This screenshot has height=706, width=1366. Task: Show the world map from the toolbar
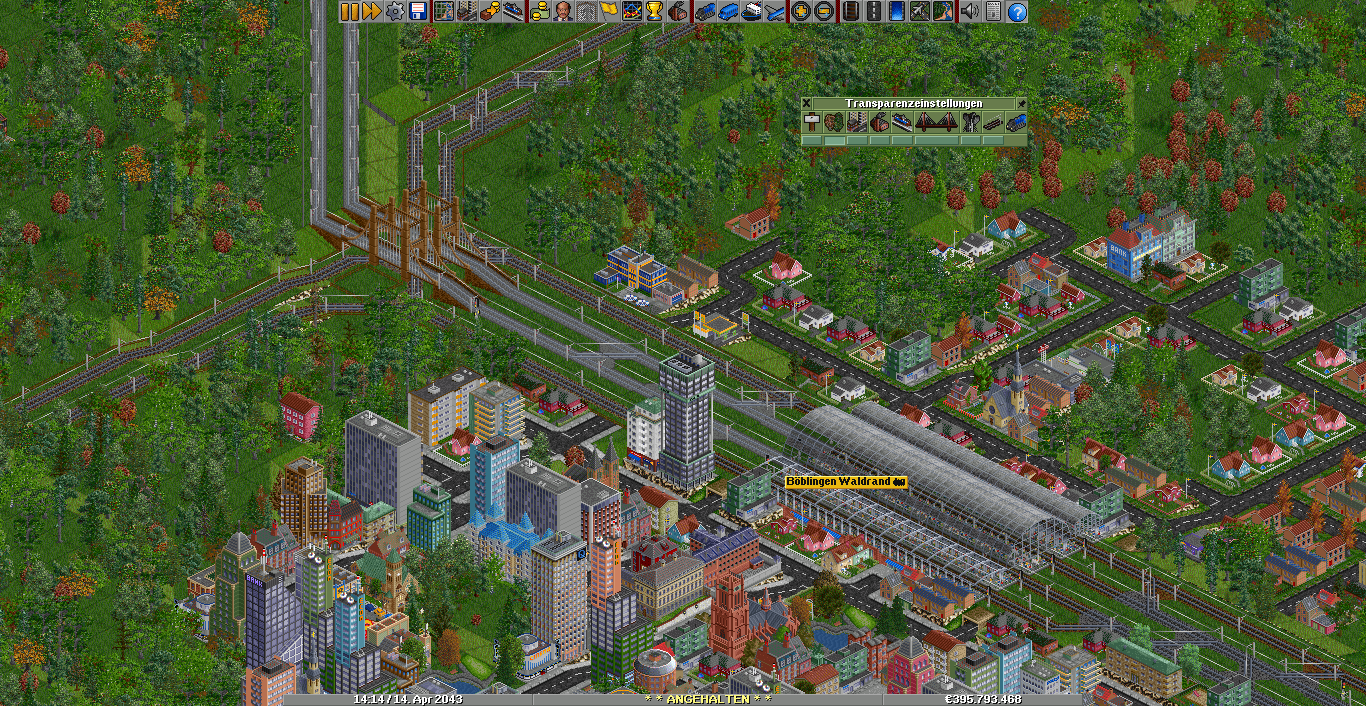(444, 12)
